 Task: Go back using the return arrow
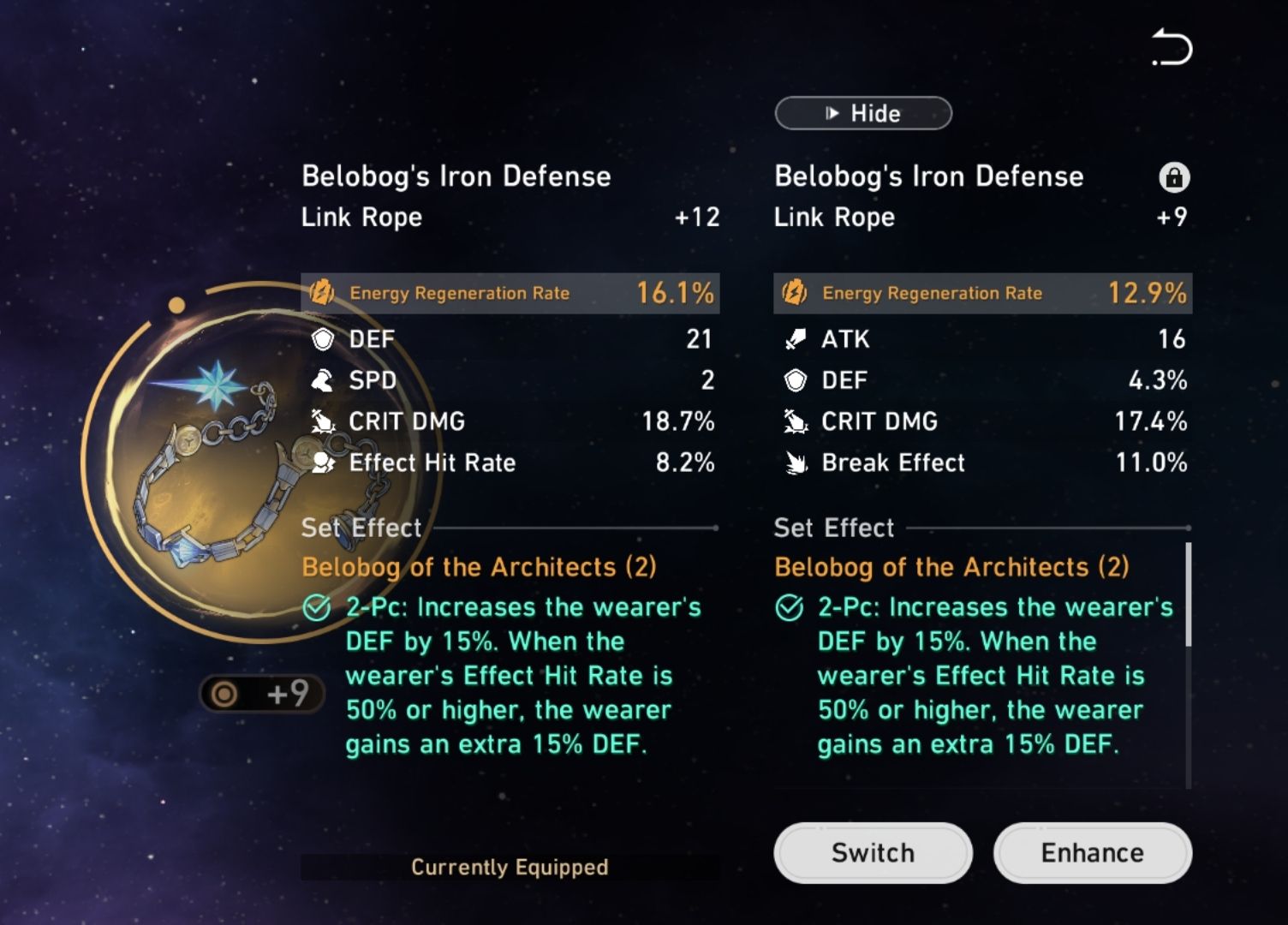pos(1172,48)
